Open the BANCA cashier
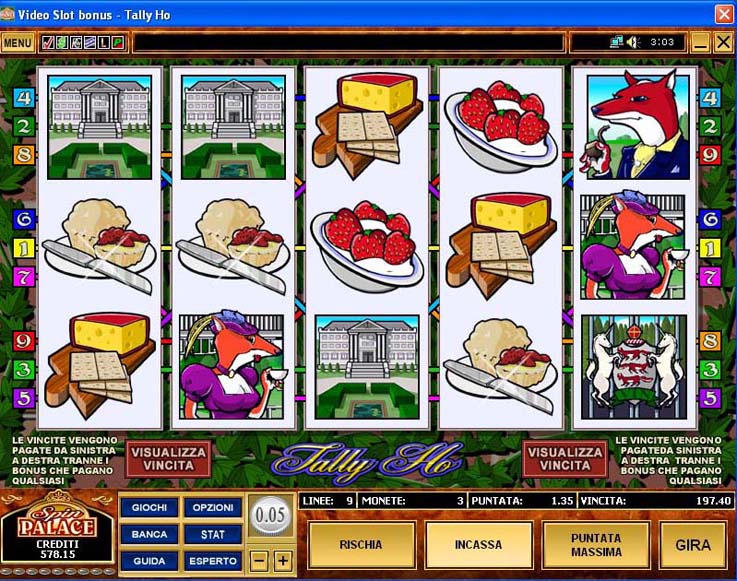737x581 pixels. (149, 535)
